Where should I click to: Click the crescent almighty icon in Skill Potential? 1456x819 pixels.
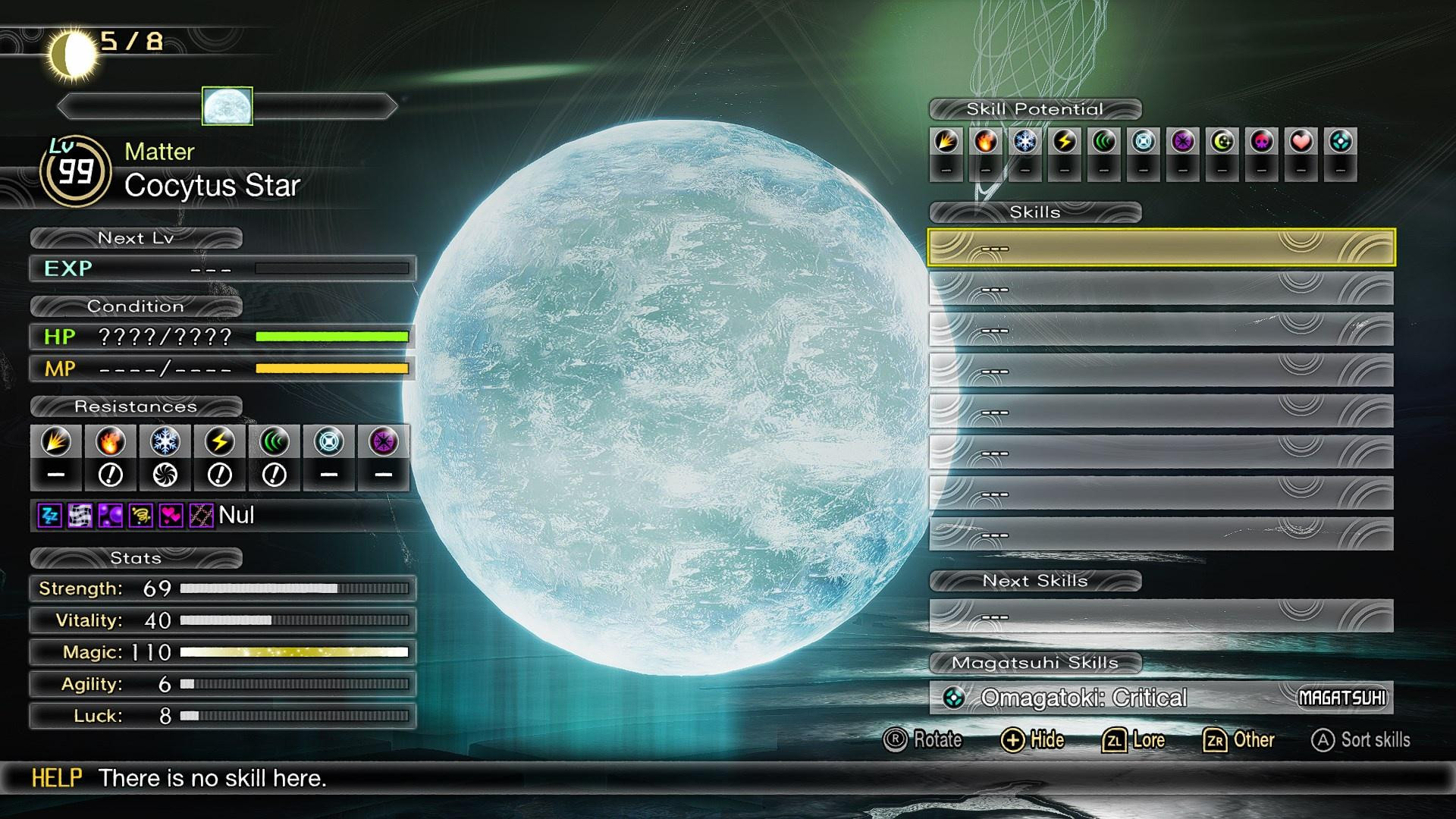pos(1222,142)
